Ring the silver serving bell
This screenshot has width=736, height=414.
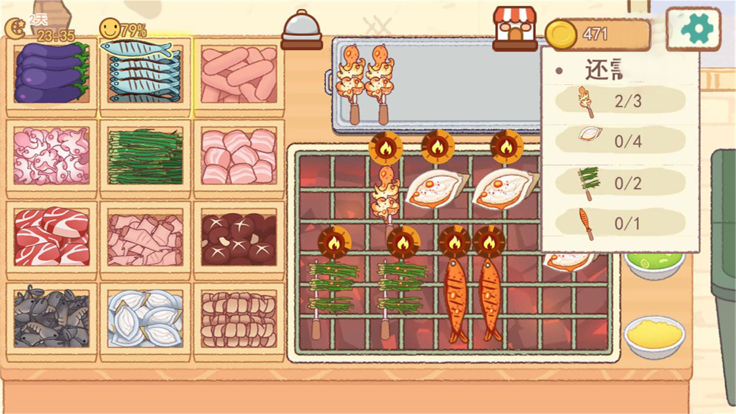click(x=301, y=30)
